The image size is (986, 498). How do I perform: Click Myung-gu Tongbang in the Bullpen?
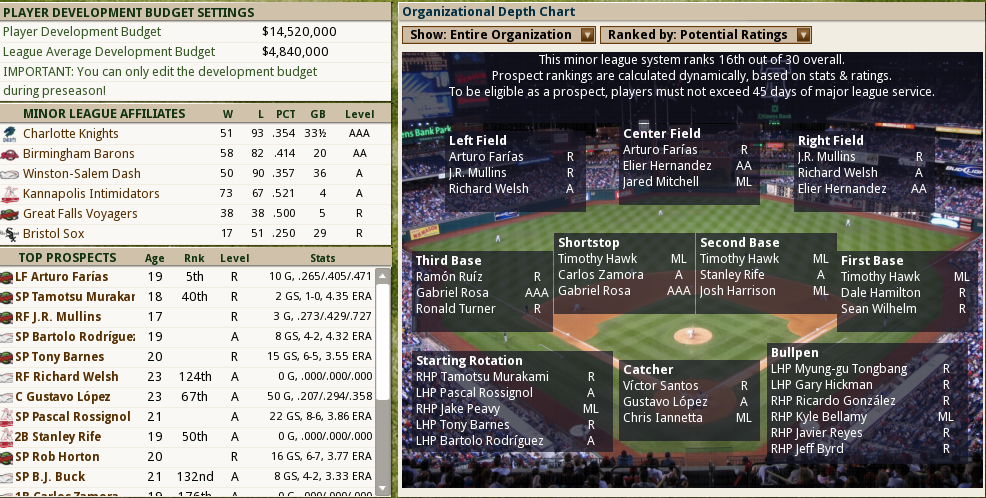pos(825,369)
